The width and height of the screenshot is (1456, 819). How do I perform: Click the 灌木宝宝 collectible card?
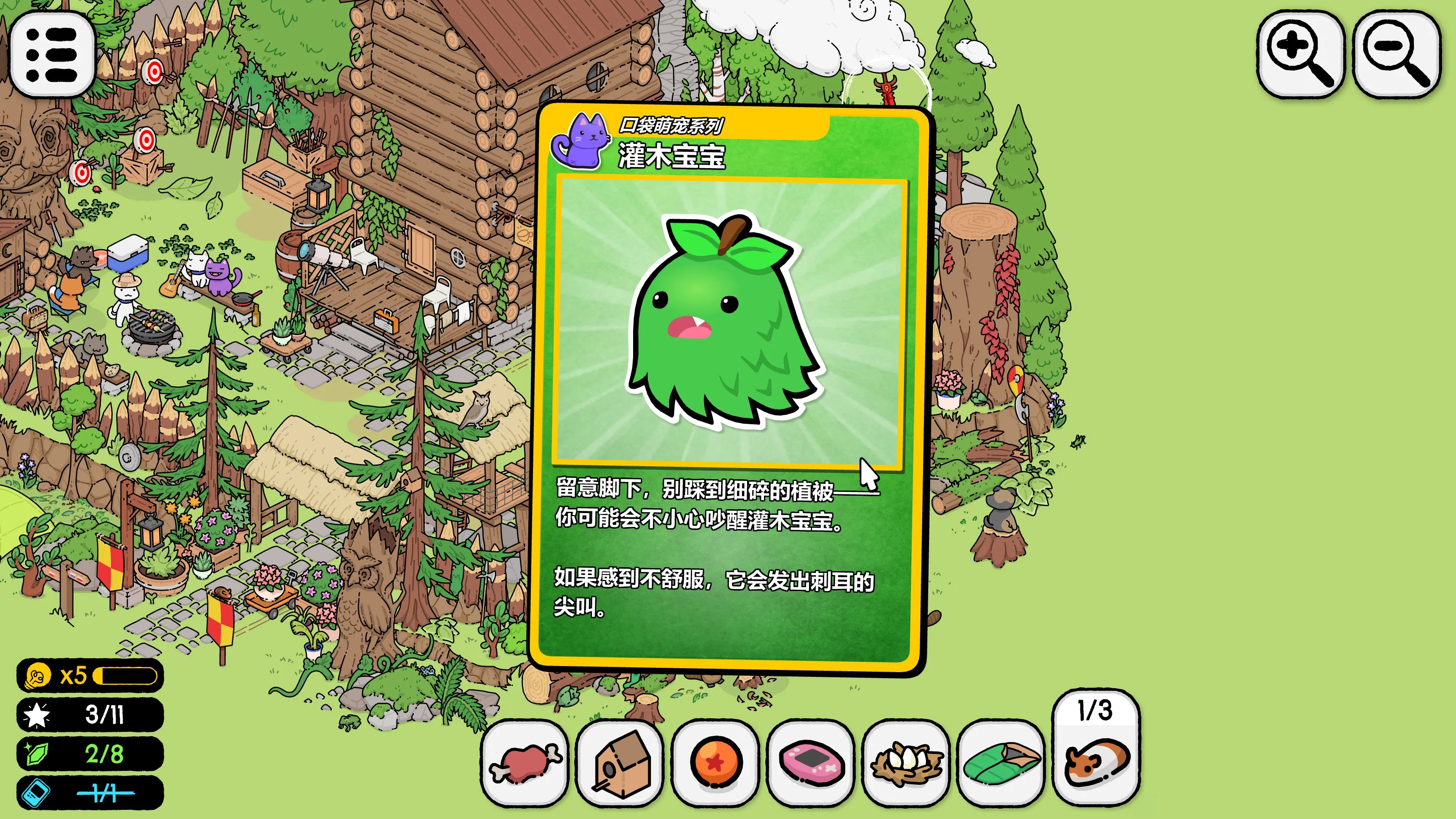(x=729, y=390)
